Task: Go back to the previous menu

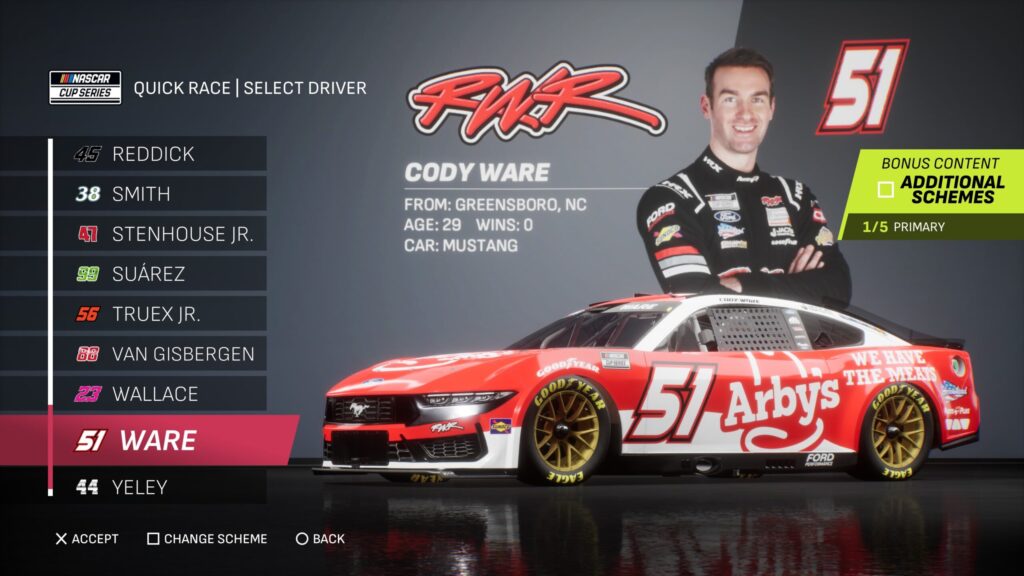Action: coord(320,539)
